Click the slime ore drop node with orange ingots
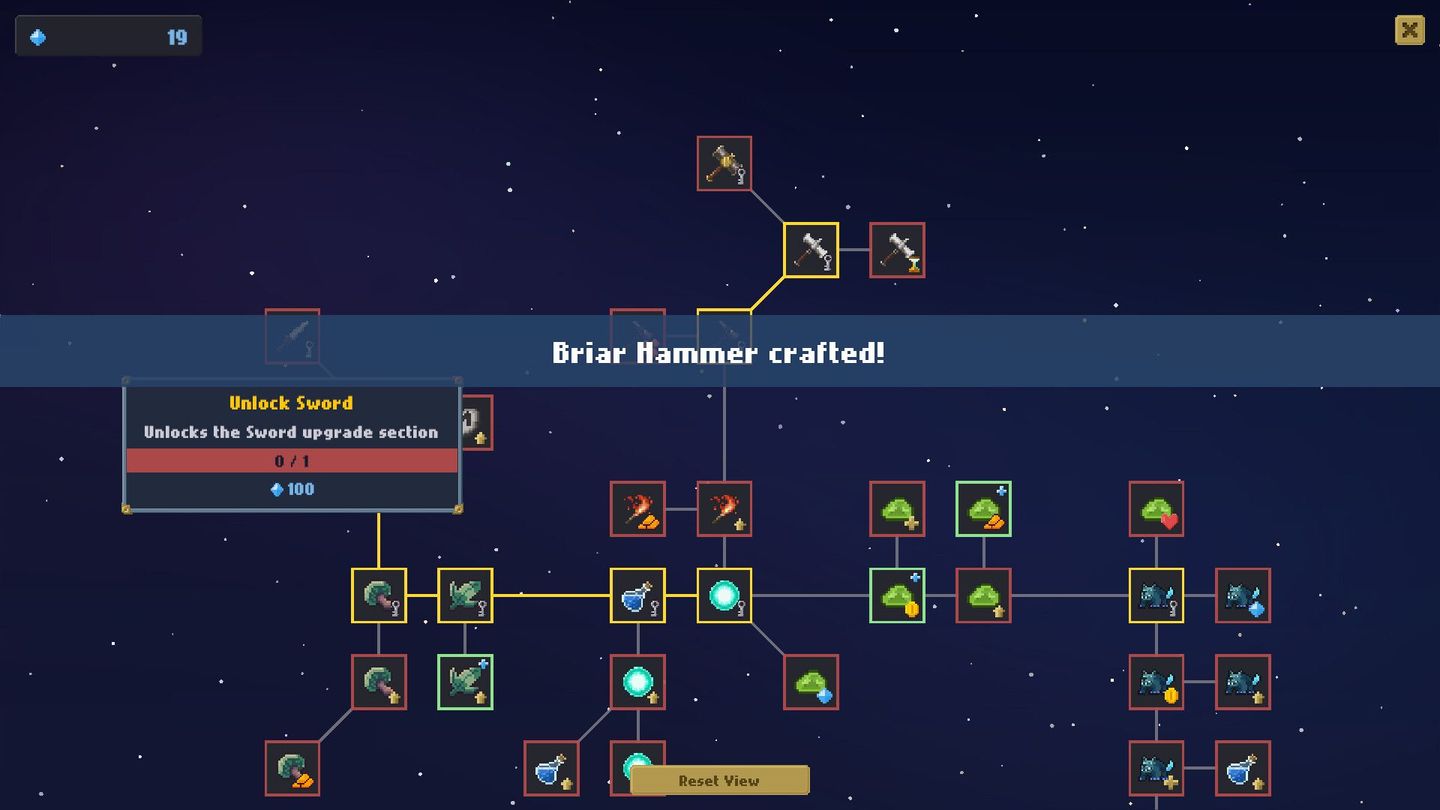Viewport: 1440px width, 810px height. tap(982, 508)
